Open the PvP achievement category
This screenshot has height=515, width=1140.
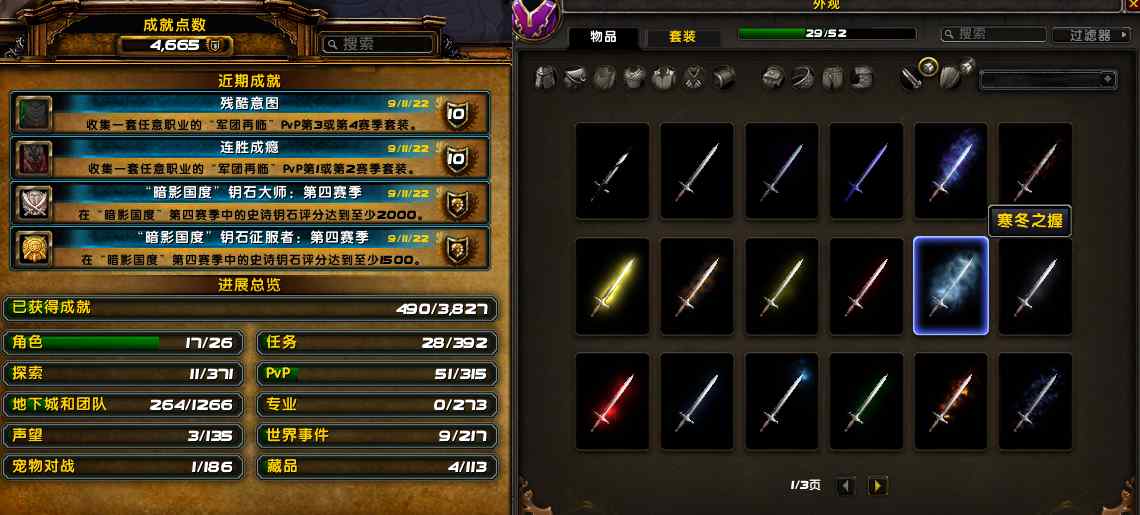pos(377,373)
